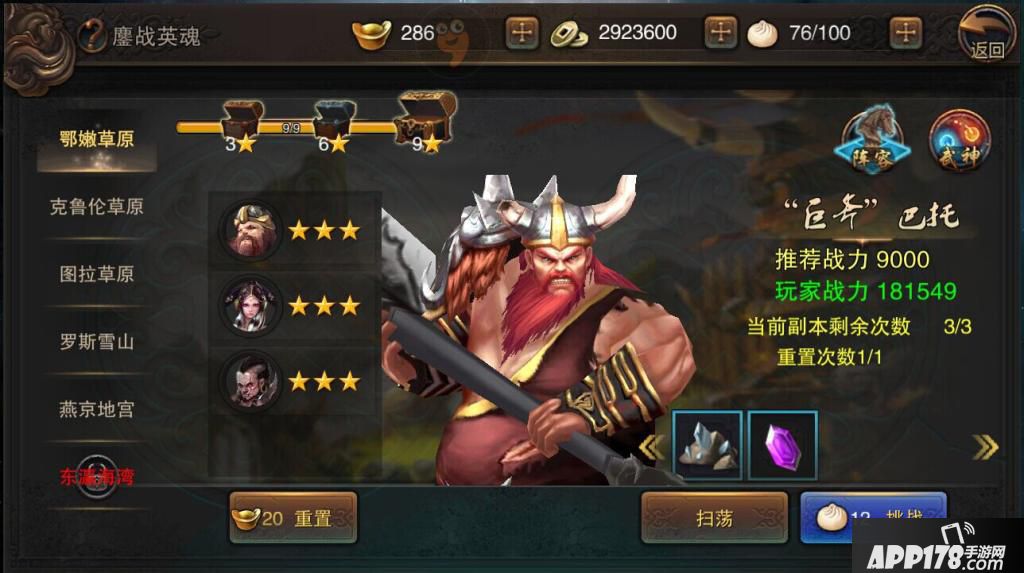This screenshot has width=1024, height=573.
Task: Select the locked 东瀛海湾 chapter
Action: coord(97,477)
